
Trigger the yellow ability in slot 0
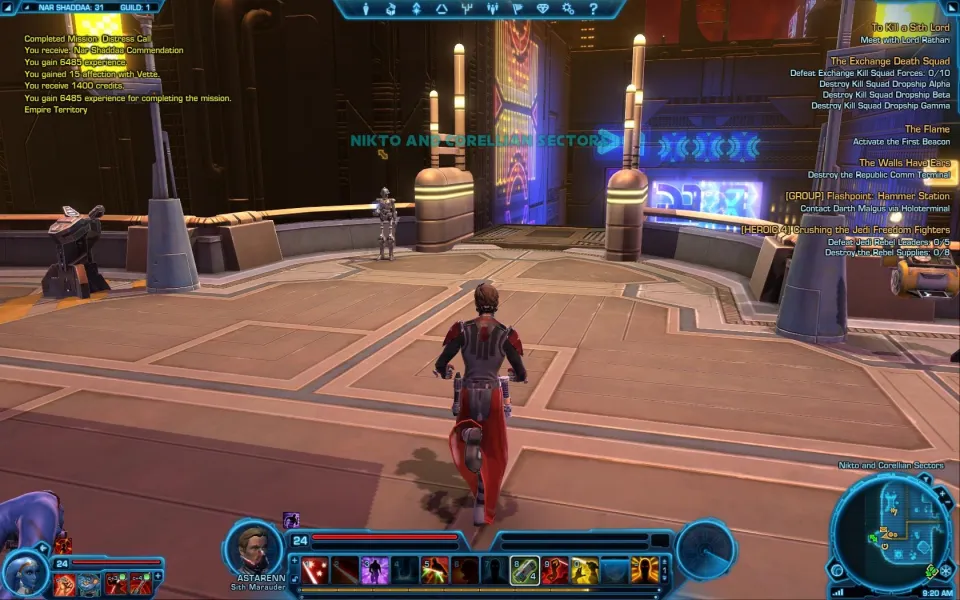[585, 570]
